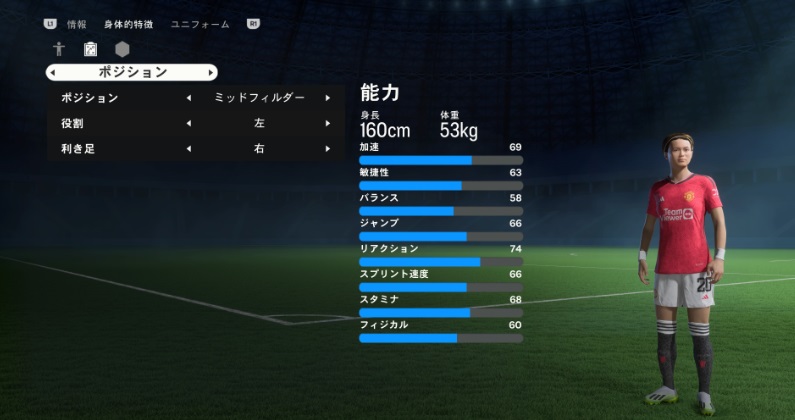Click left arrow on 利き足 row
Viewport: 795px width, 420px height.
tap(189, 149)
